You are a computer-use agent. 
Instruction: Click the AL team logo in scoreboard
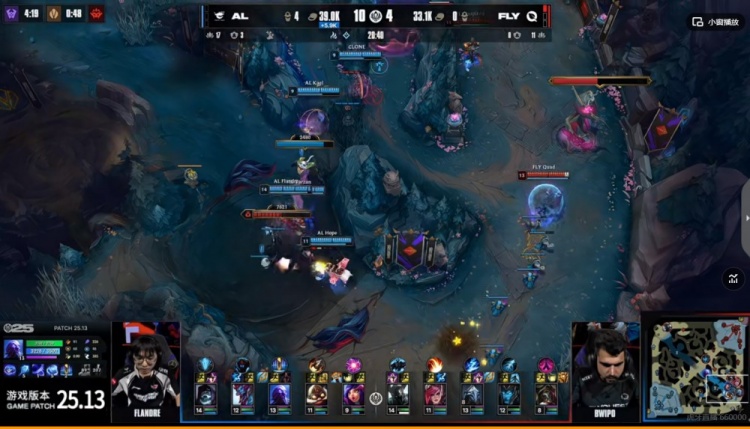216,16
